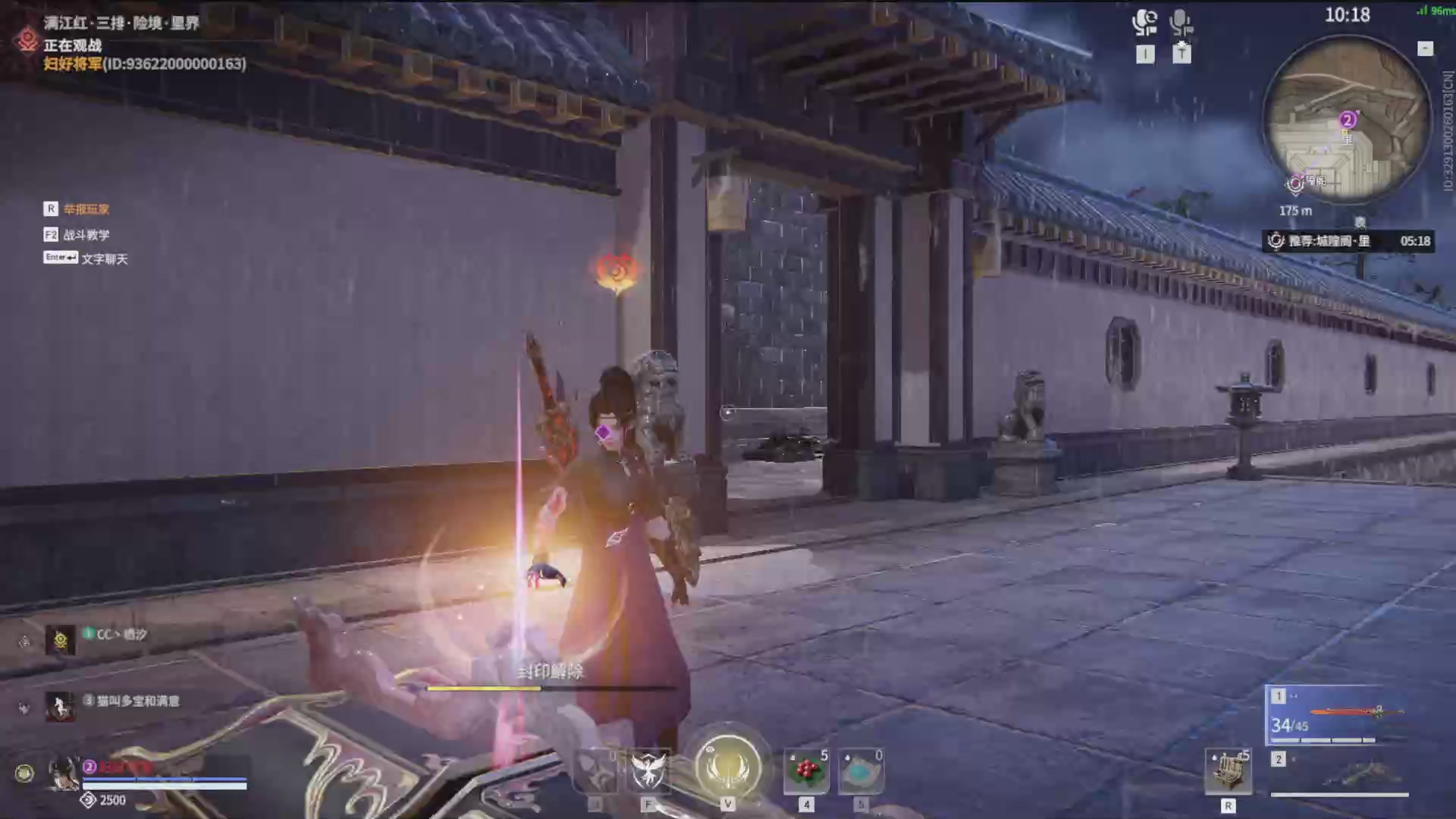This screenshot has width=1456, height=819.
Task: Click the push-to-talk microphone icon above key T
Action: (x=1180, y=21)
